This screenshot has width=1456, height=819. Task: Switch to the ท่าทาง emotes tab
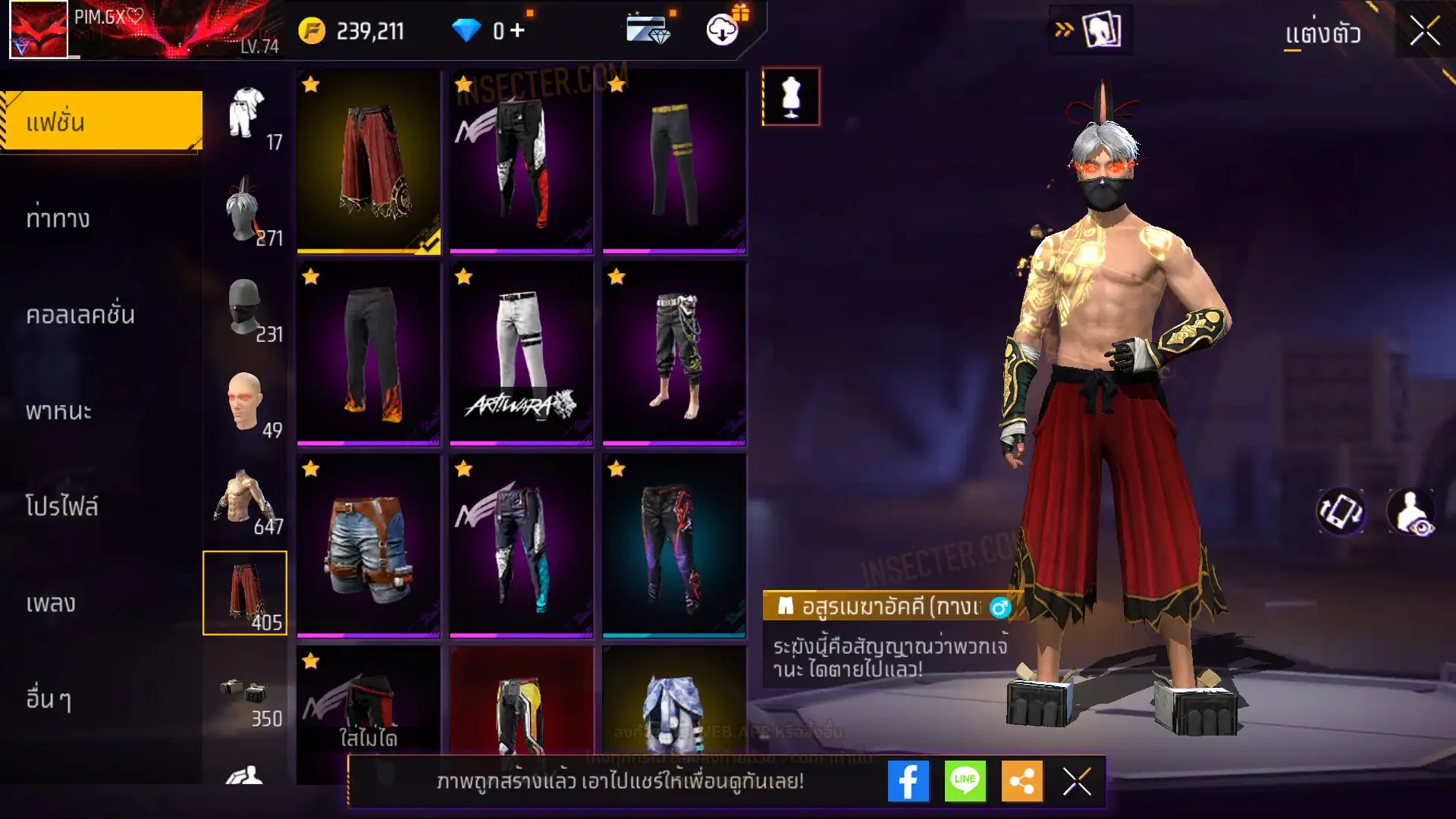pyautogui.click(x=58, y=218)
